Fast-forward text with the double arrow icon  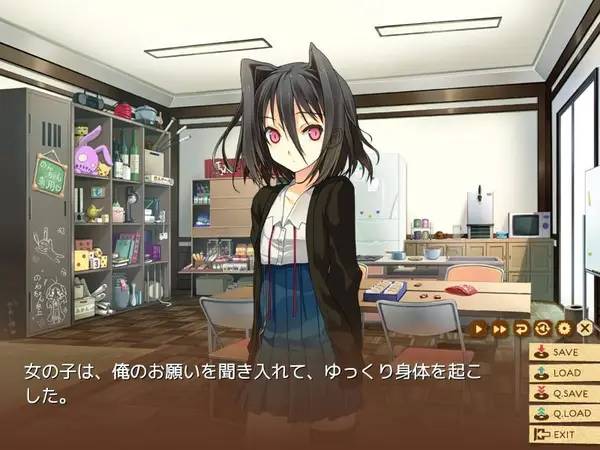click(501, 327)
